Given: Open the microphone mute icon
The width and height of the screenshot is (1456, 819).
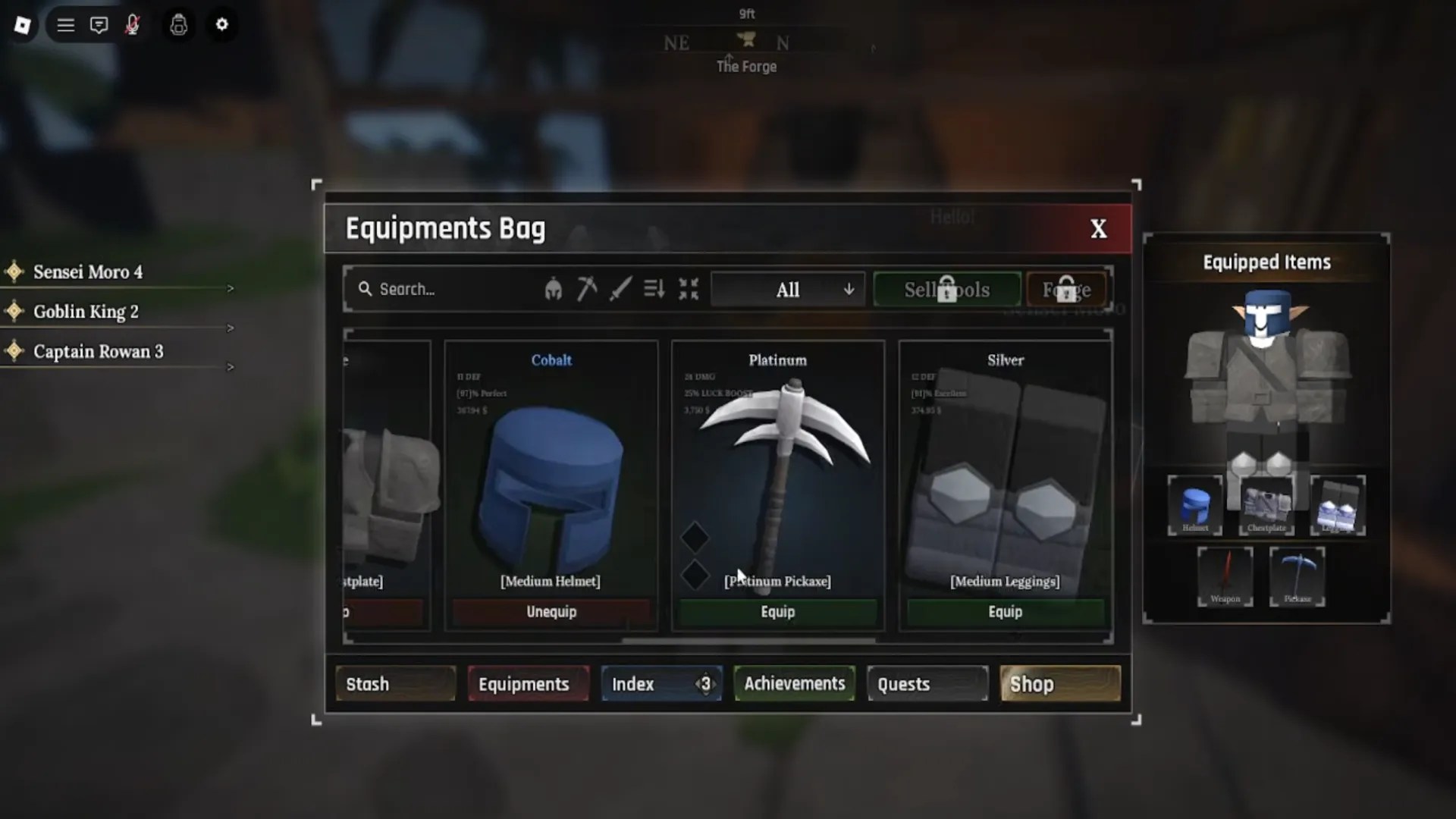Looking at the screenshot, I should point(133,25).
